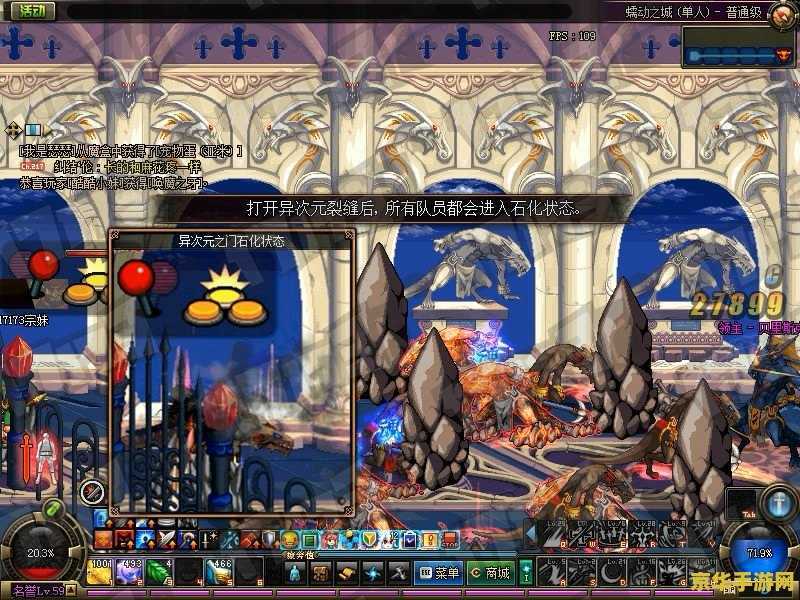Click the blue cross-sword orb icon

(777, 500)
